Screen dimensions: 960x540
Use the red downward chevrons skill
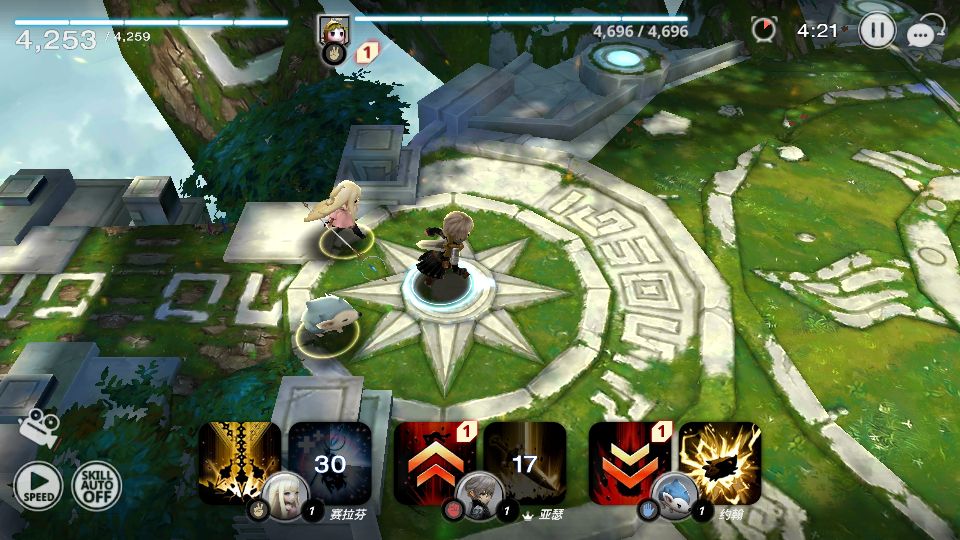click(x=628, y=460)
